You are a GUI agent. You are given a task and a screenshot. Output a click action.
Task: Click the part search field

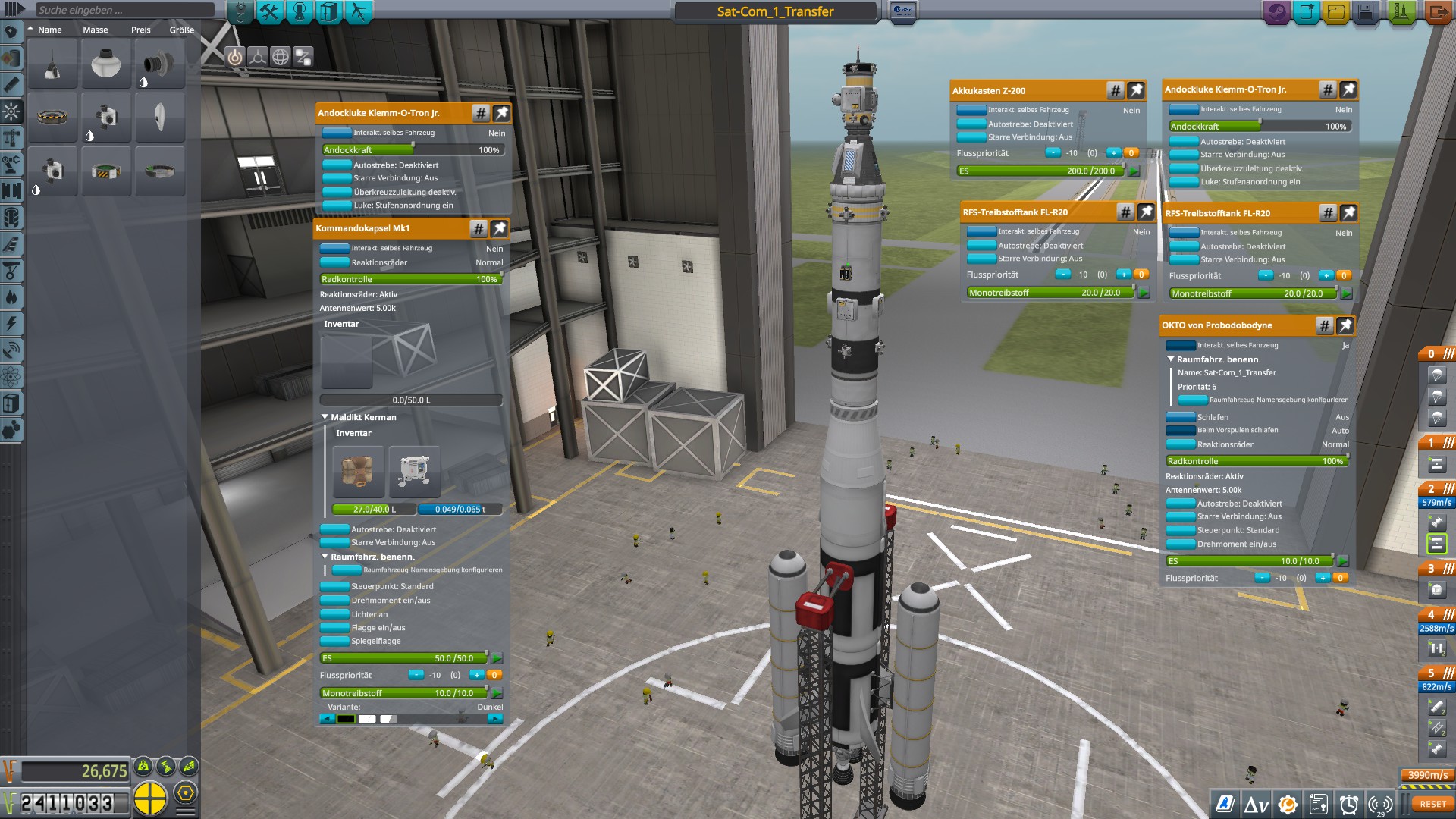[x=125, y=10]
